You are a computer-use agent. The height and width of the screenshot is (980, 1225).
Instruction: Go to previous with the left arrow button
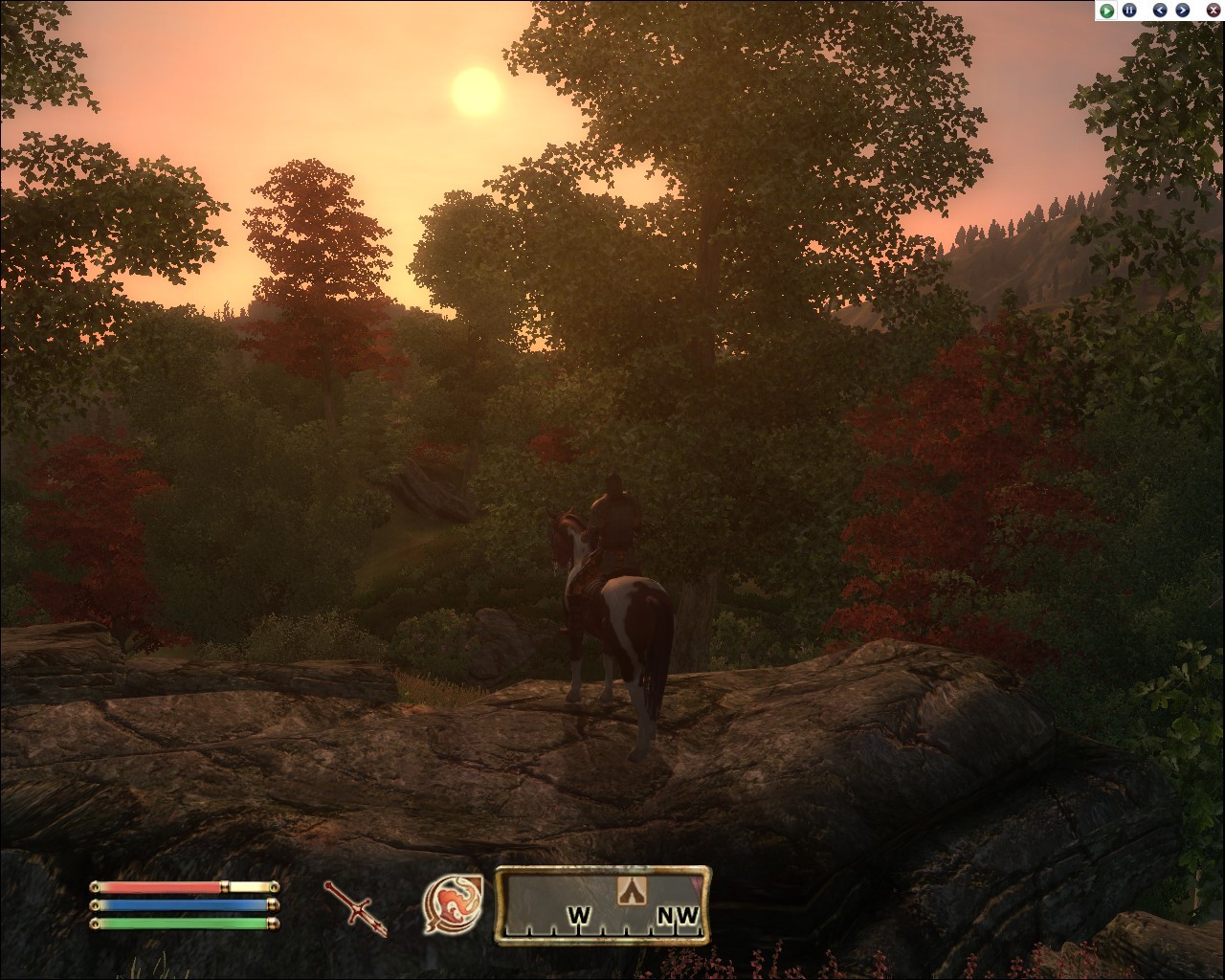(x=1161, y=11)
